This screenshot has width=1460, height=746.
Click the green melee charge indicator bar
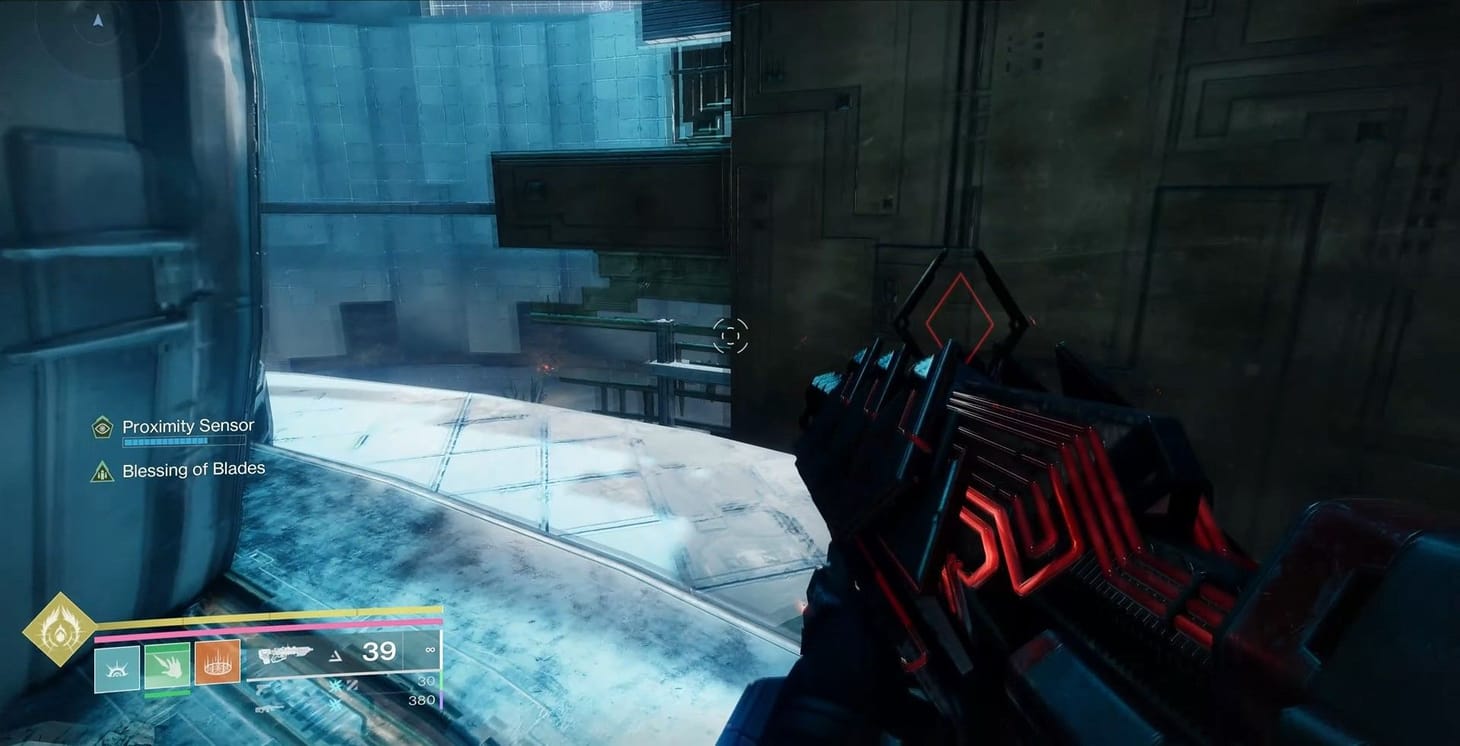(168, 692)
